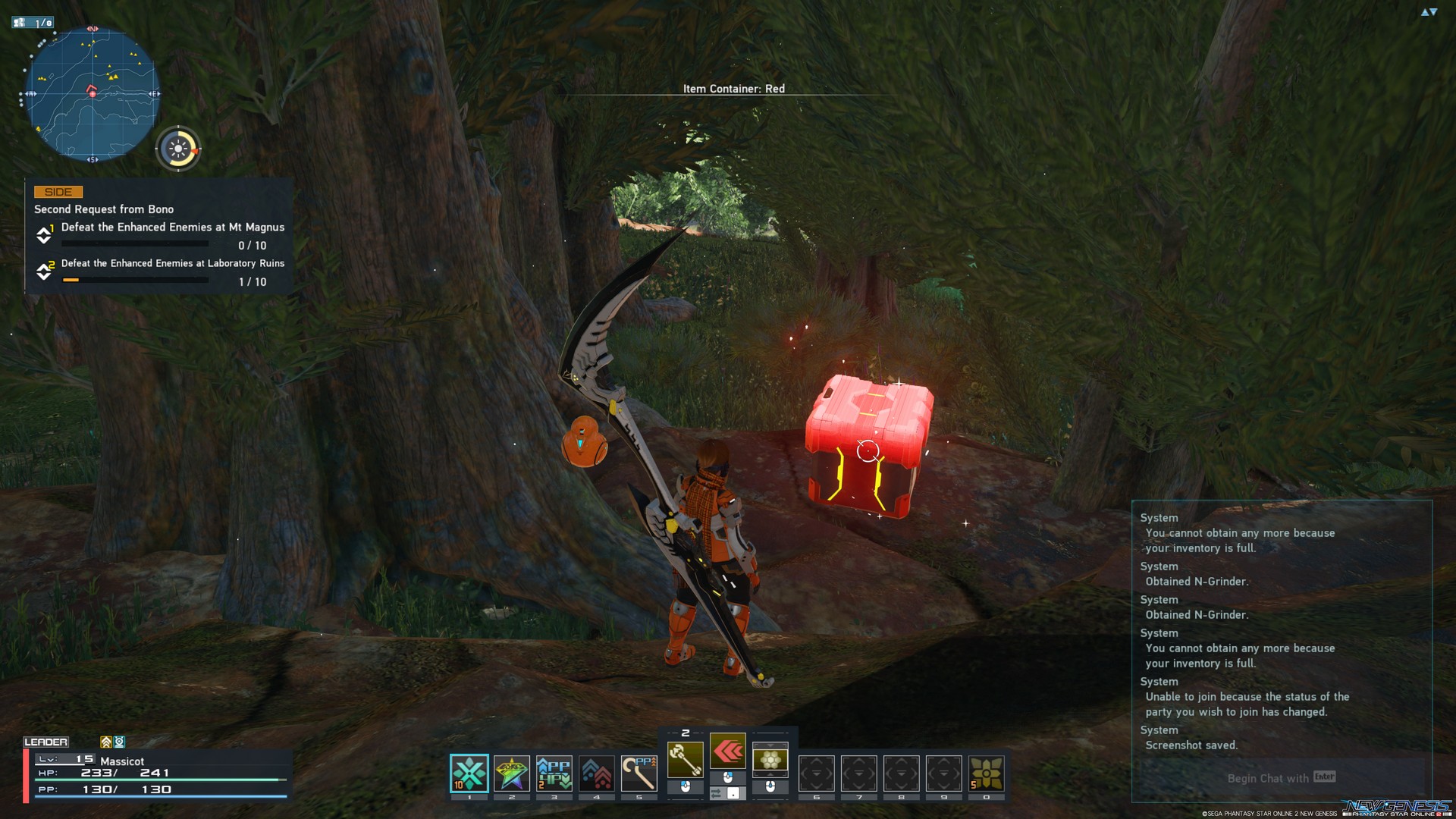Select the weapon palette number 2 label

686,733
